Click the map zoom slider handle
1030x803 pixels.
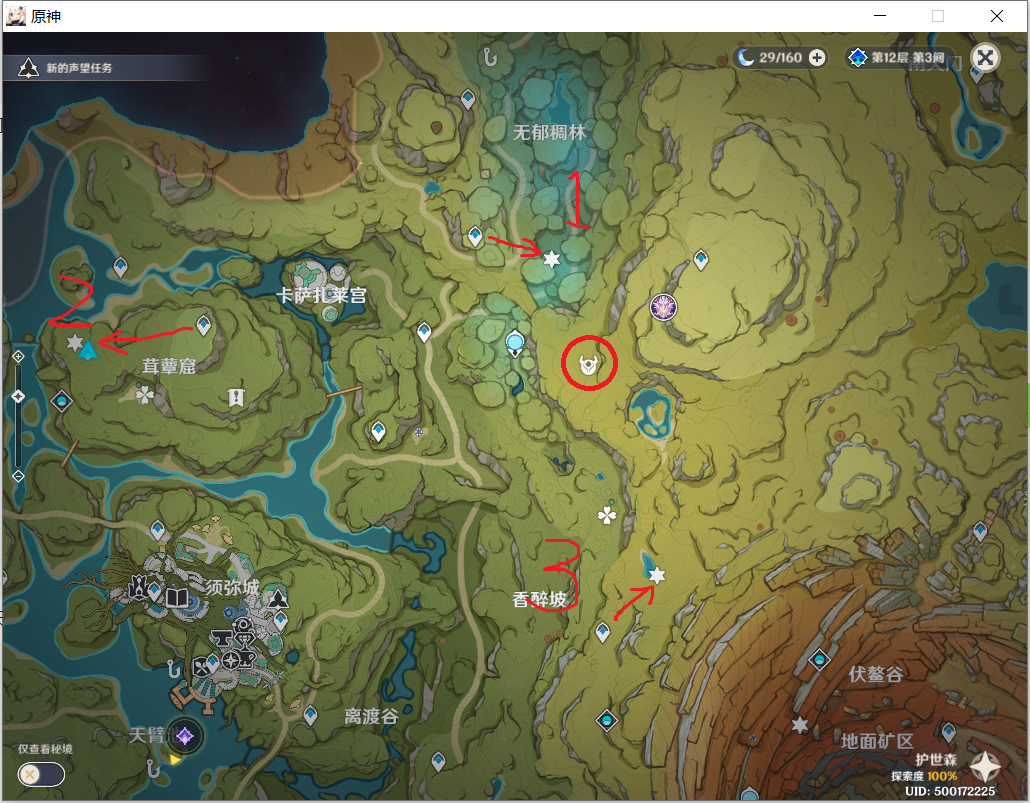coord(18,397)
